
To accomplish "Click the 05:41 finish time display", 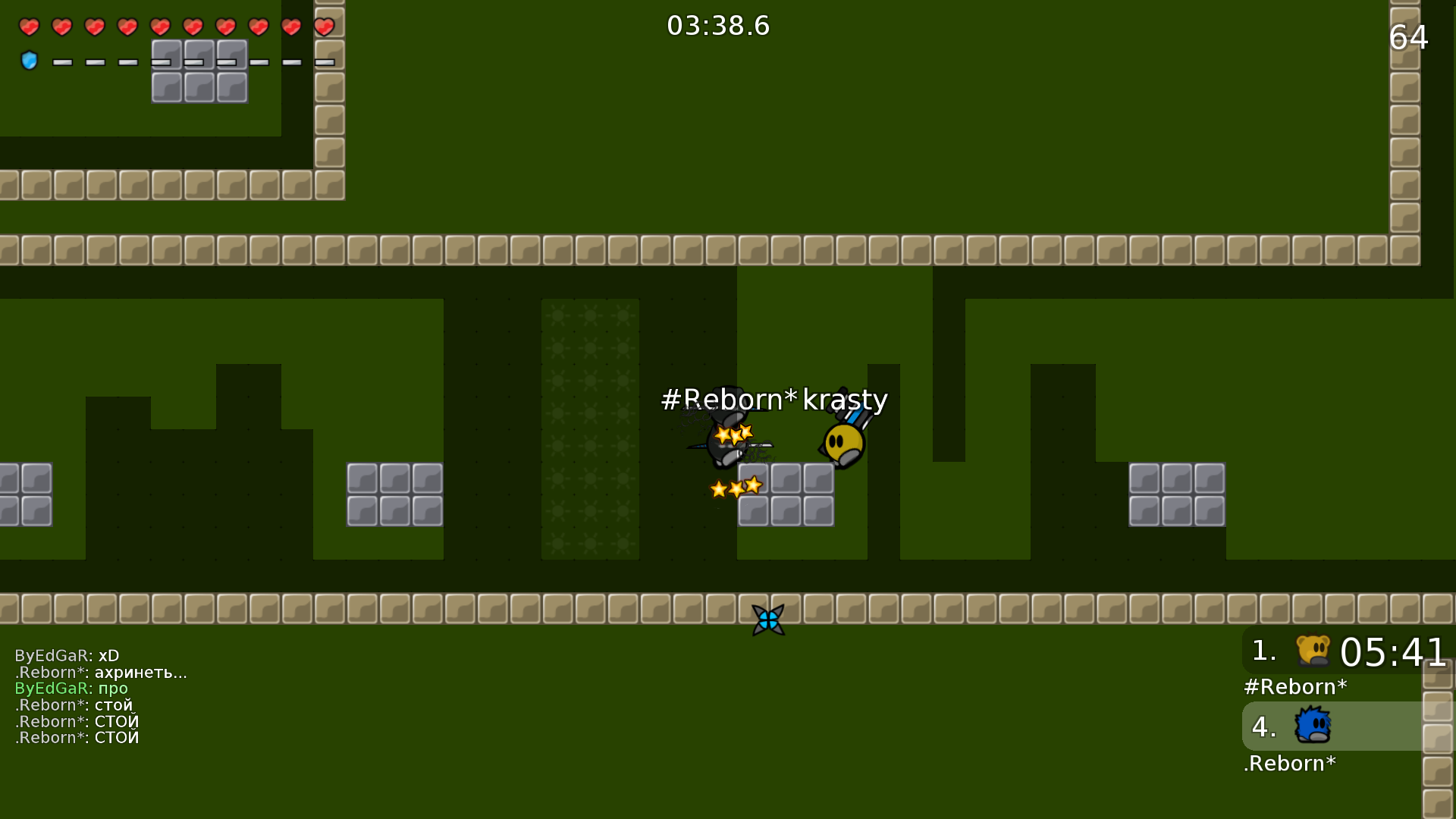I will (1395, 651).
